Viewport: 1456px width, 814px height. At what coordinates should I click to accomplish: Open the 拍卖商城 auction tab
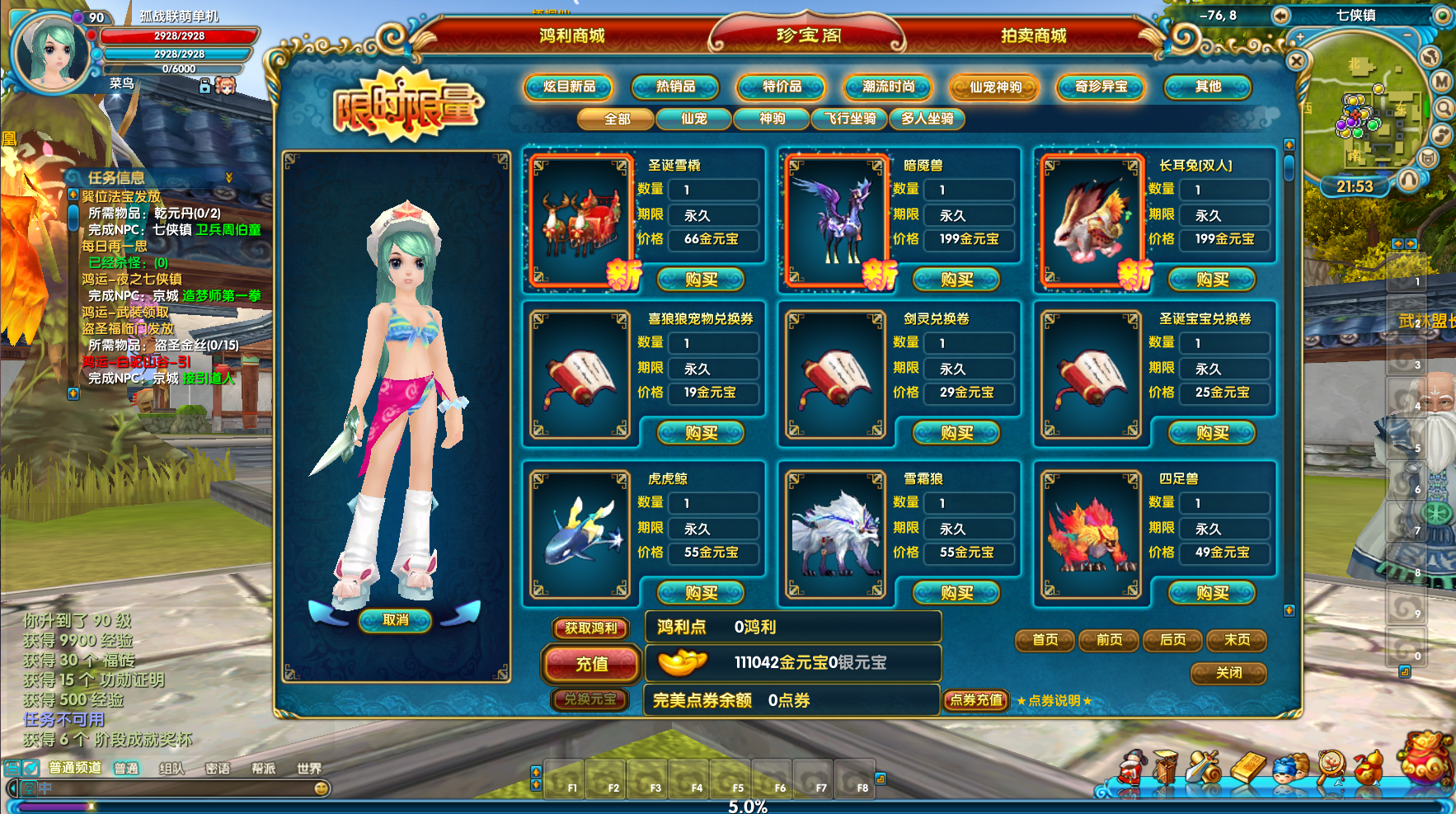pos(1033,35)
